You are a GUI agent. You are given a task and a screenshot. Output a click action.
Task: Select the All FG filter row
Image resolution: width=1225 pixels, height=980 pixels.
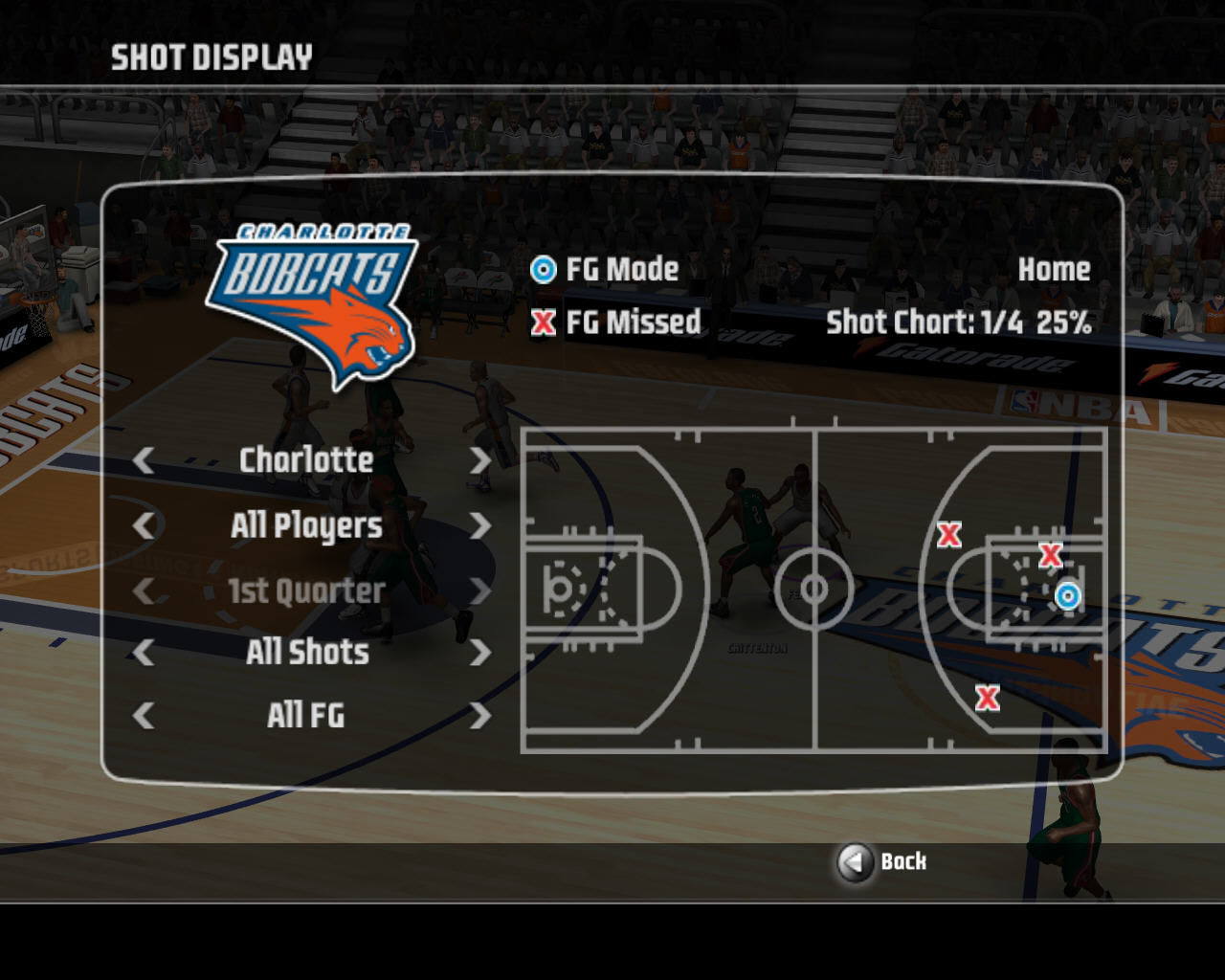click(x=306, y=716)
